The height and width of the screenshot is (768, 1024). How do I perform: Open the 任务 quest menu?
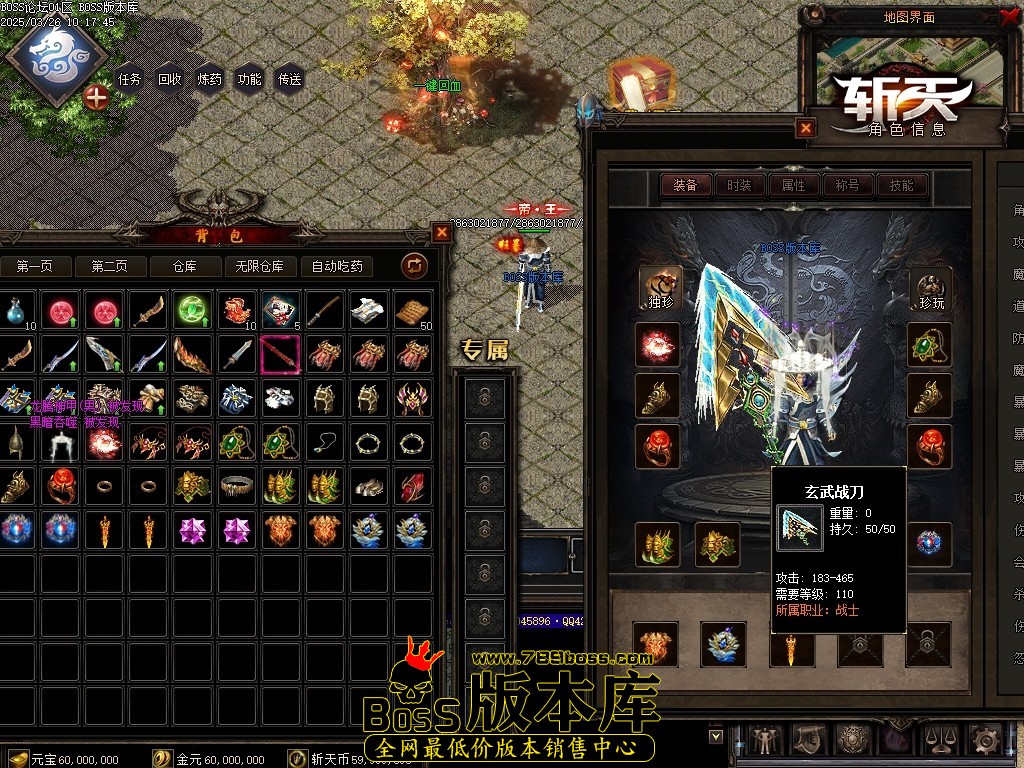click(130, 80)
